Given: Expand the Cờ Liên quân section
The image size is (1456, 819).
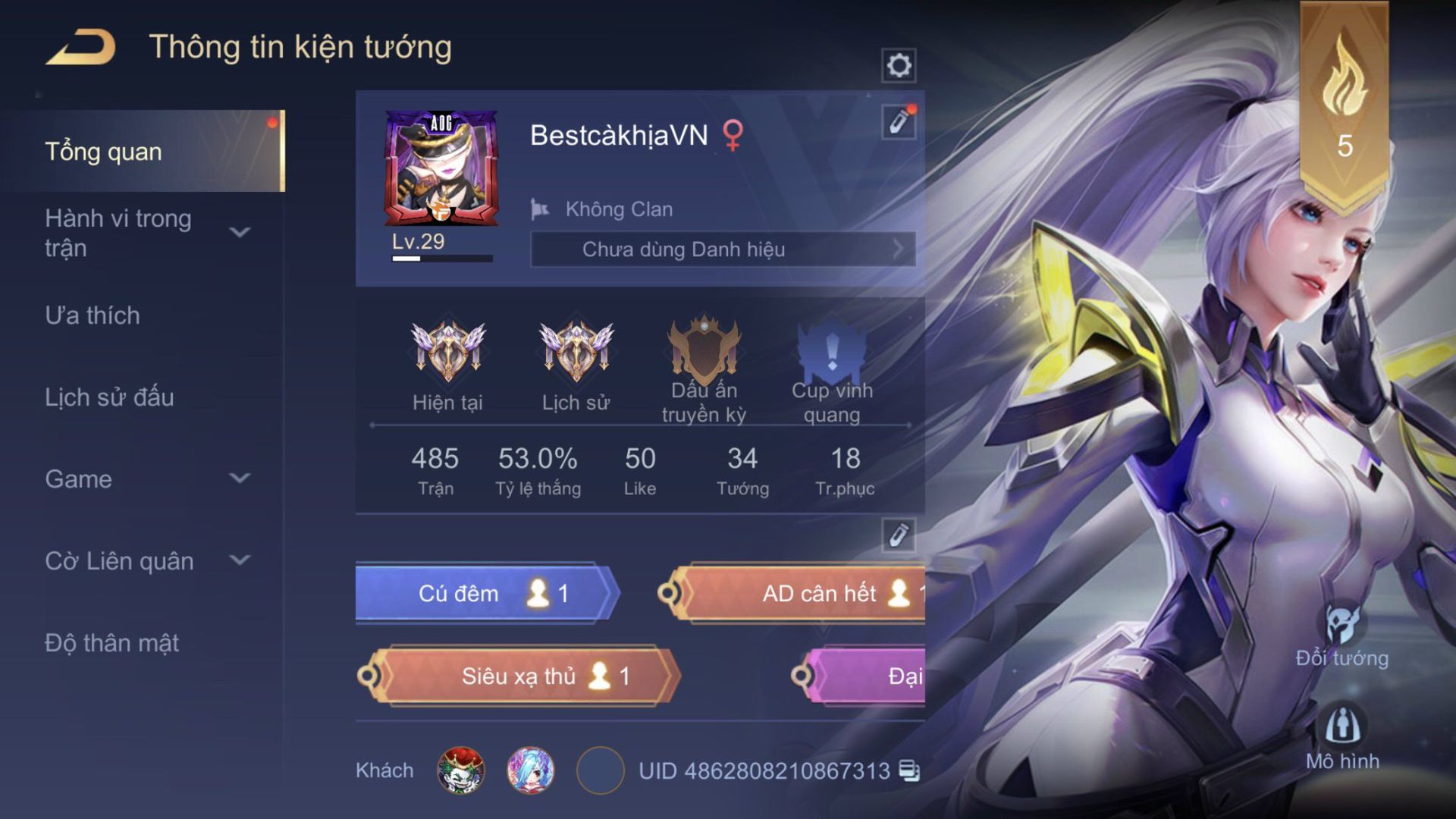Looking at the screenshot, I should 240,560.
